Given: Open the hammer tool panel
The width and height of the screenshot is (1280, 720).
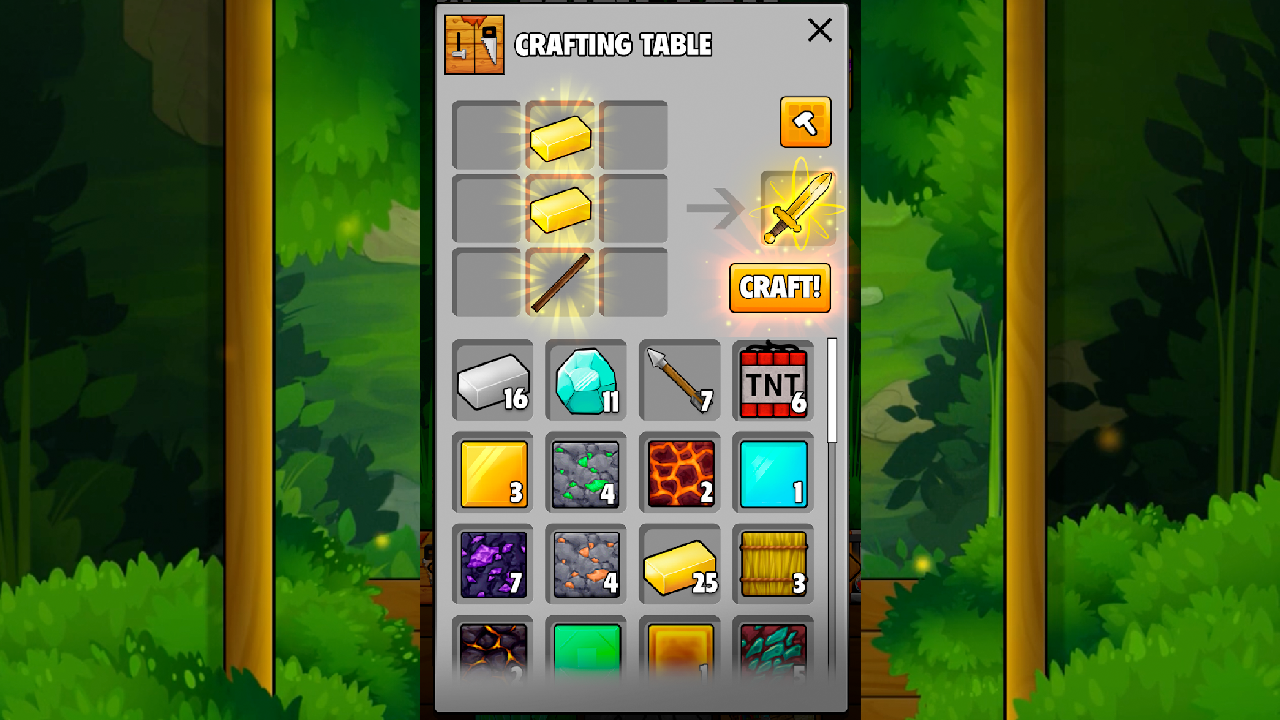Looking at the screenshot, I should (x=806, y=122).
